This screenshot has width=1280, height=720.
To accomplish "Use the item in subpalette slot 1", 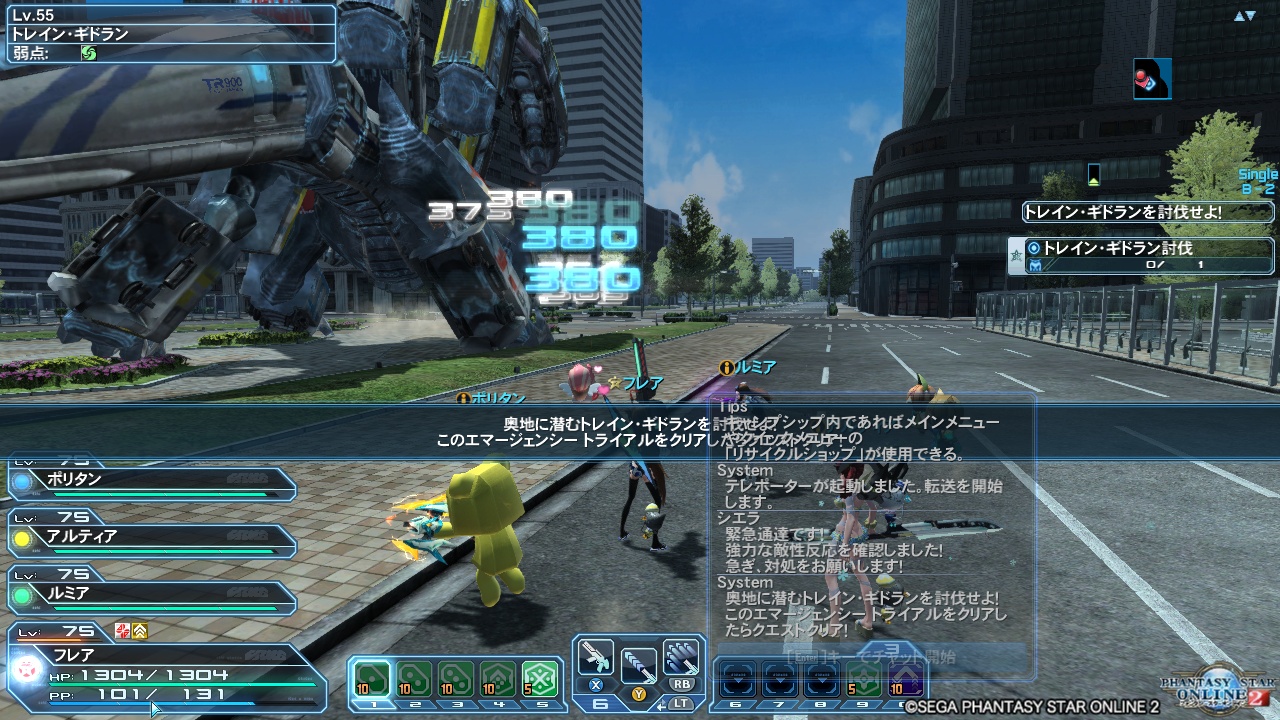I will (x=373, y=678).
